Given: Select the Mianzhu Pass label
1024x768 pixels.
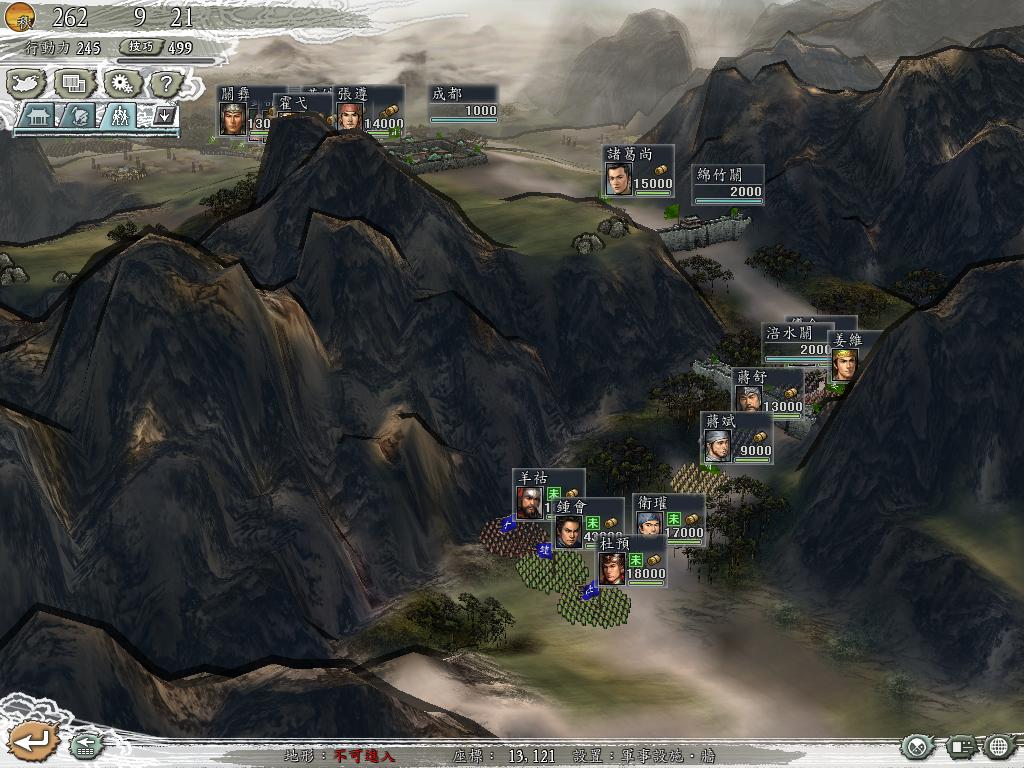Looking at the screenshot, I should 729,183.
